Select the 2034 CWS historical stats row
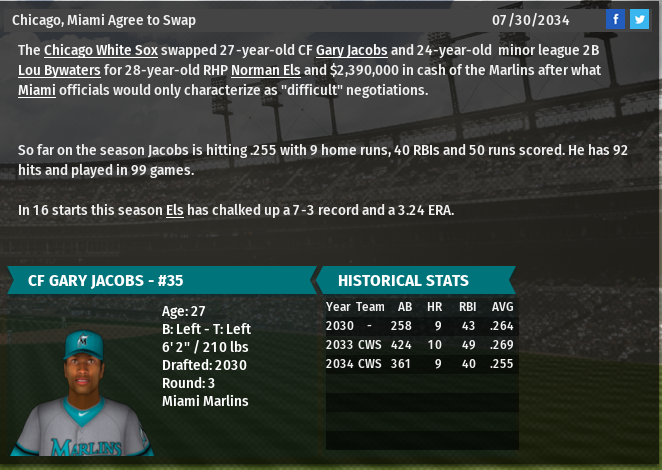662x470 pixels. [x=421, y=364]
